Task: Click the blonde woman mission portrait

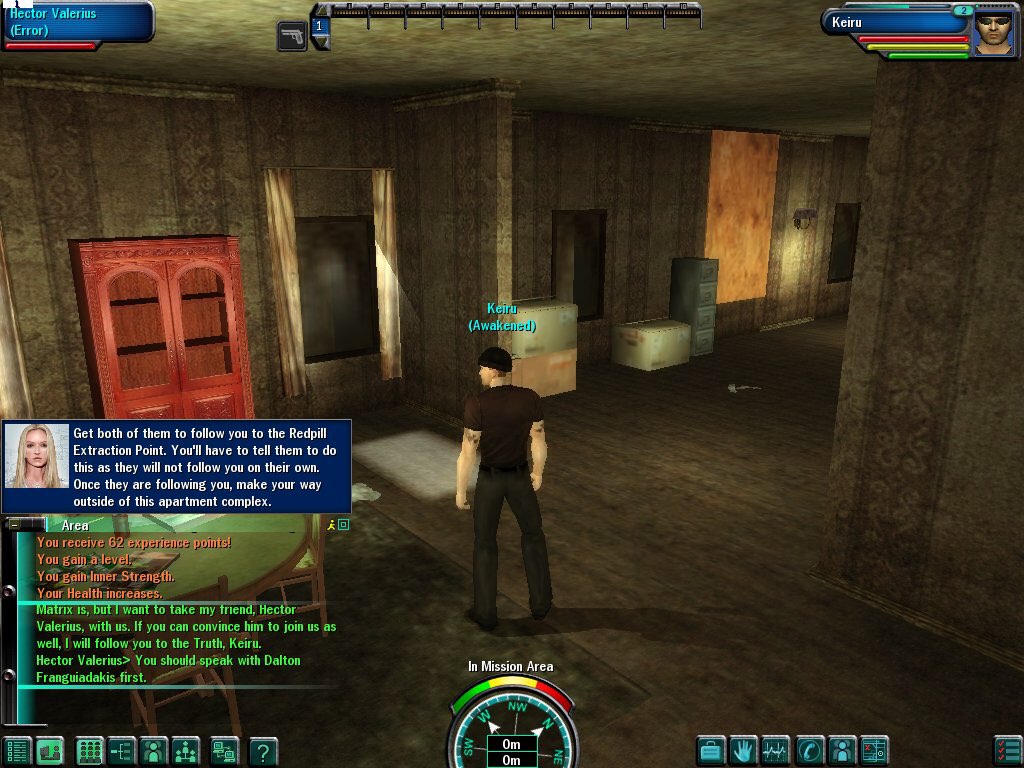Action: point(37,455)
